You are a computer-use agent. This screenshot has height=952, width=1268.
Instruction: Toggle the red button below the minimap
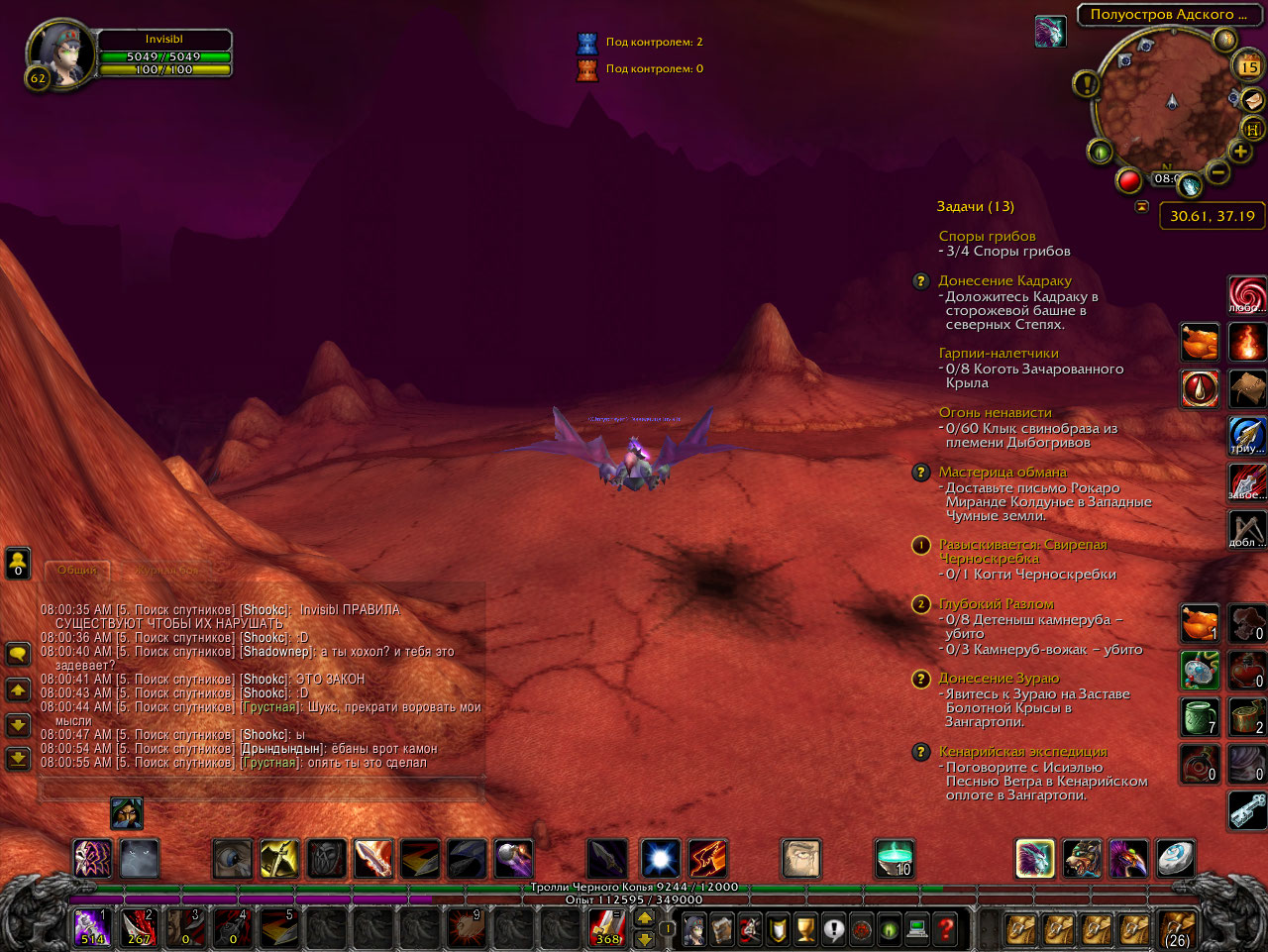click(1129, 180)
